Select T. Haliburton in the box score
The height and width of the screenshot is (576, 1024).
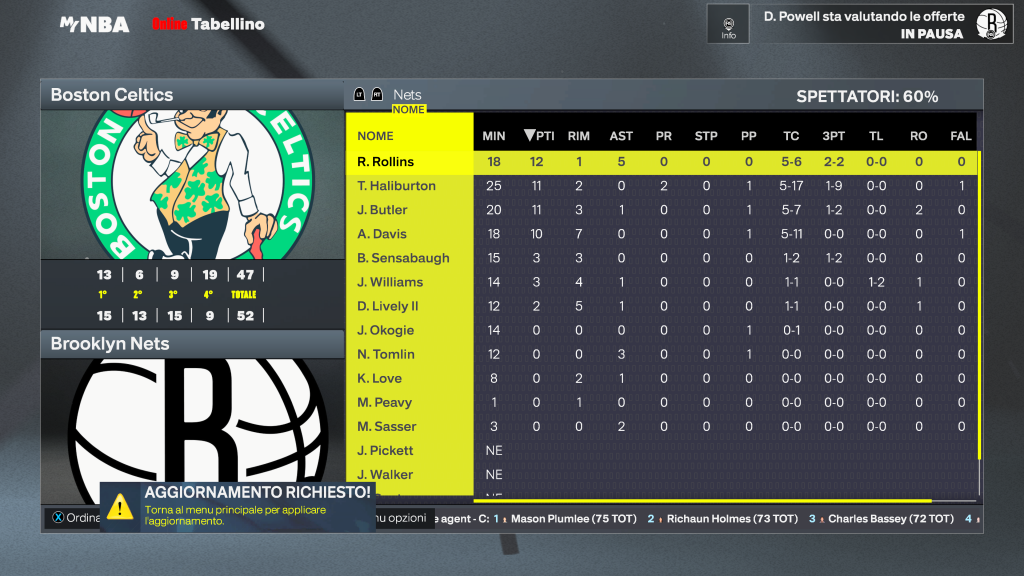(x=397, y=186)
